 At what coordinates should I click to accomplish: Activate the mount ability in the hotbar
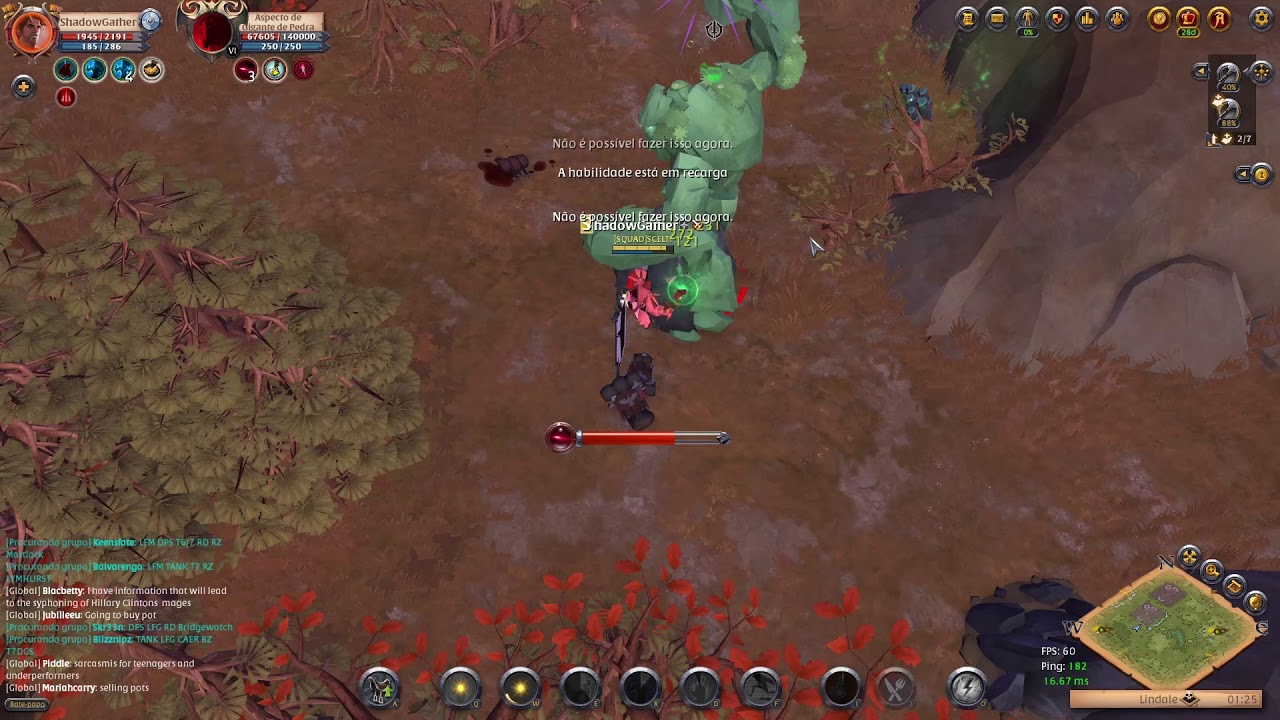tap(380, 687)
